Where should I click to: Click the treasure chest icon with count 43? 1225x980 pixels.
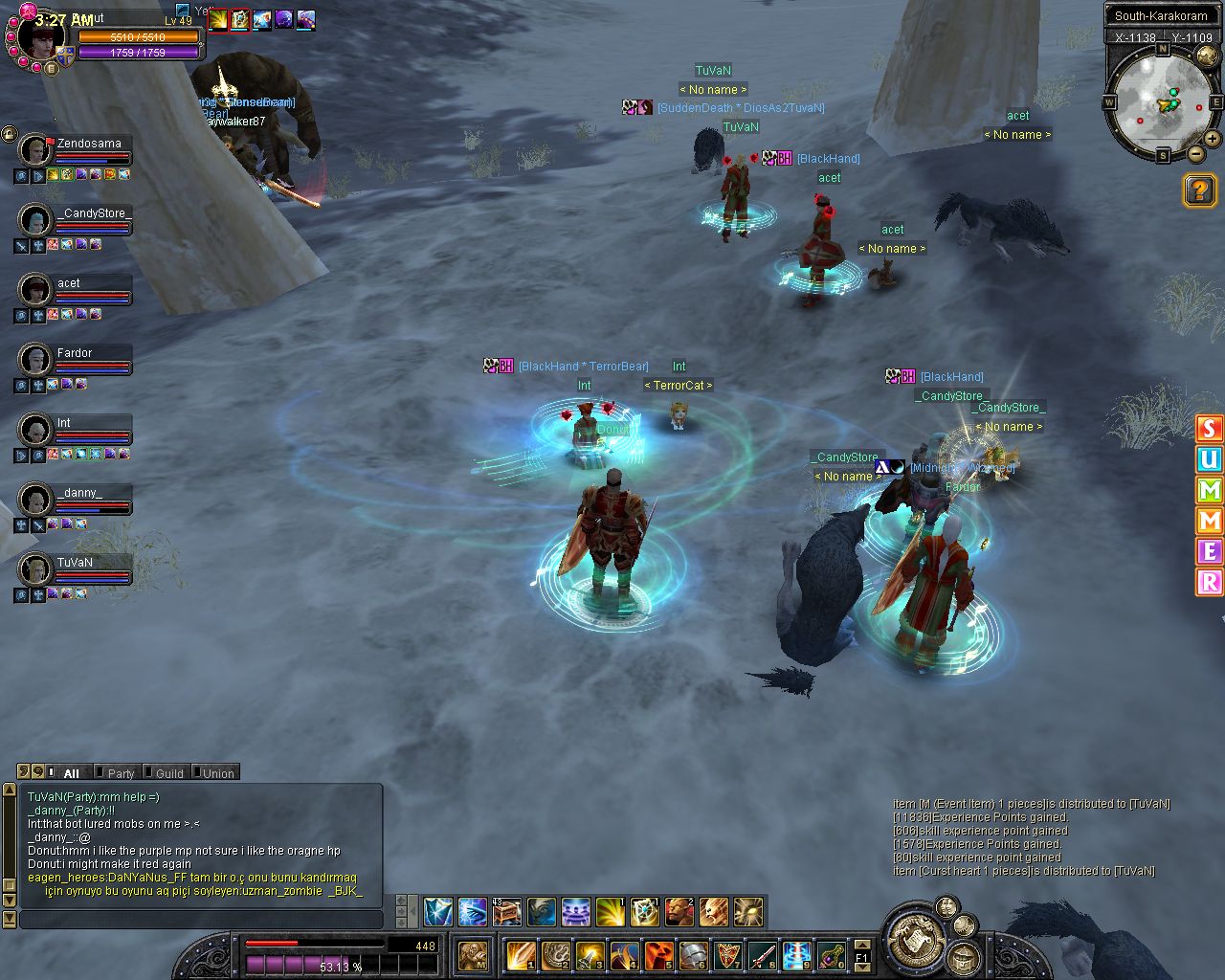(506, 911)
